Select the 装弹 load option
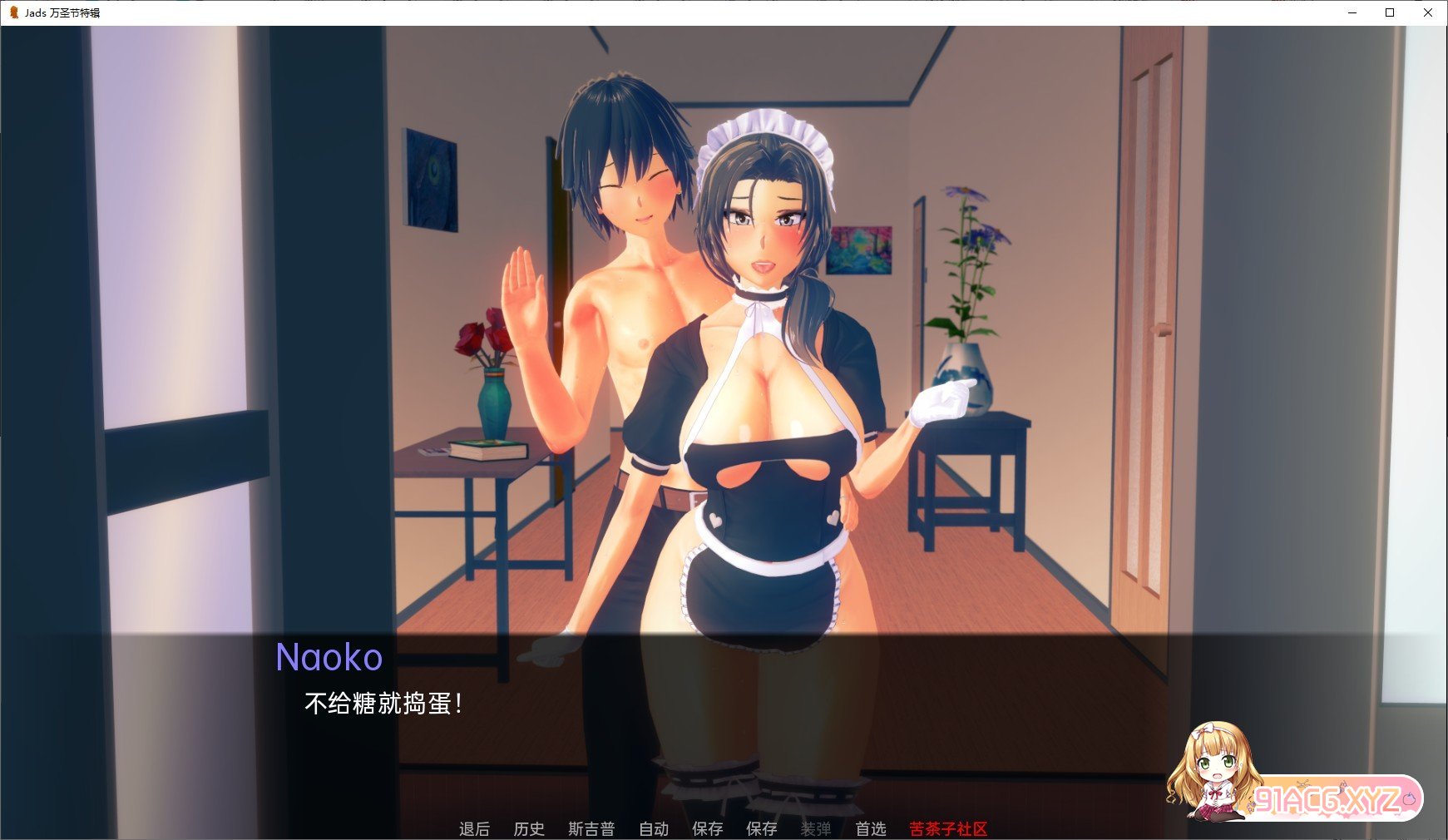Image resolution: width=1448 pixels, height=840 pixels. (x=813, y=828)
